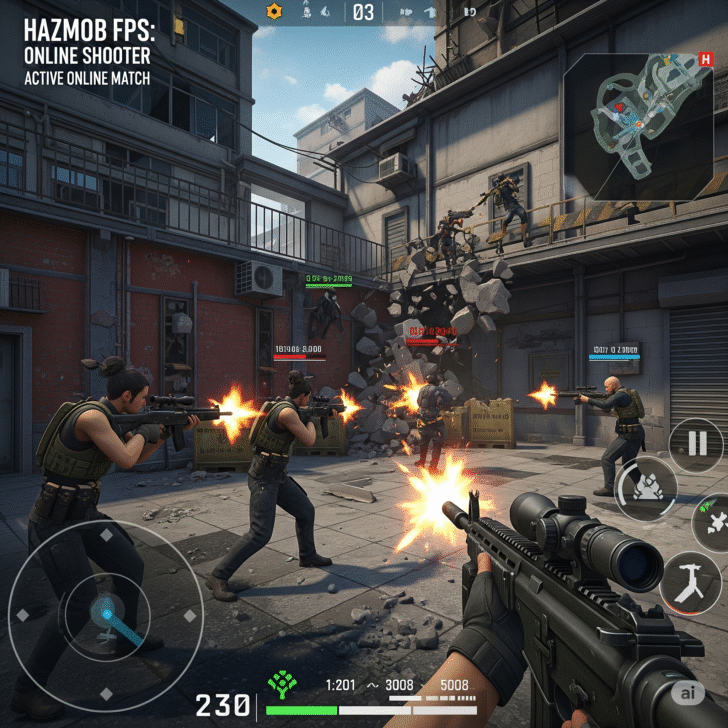The width and height of the screenshot is (728, 728).
Task: Use the grenade throw button
Action: click(x=712, y=521)
